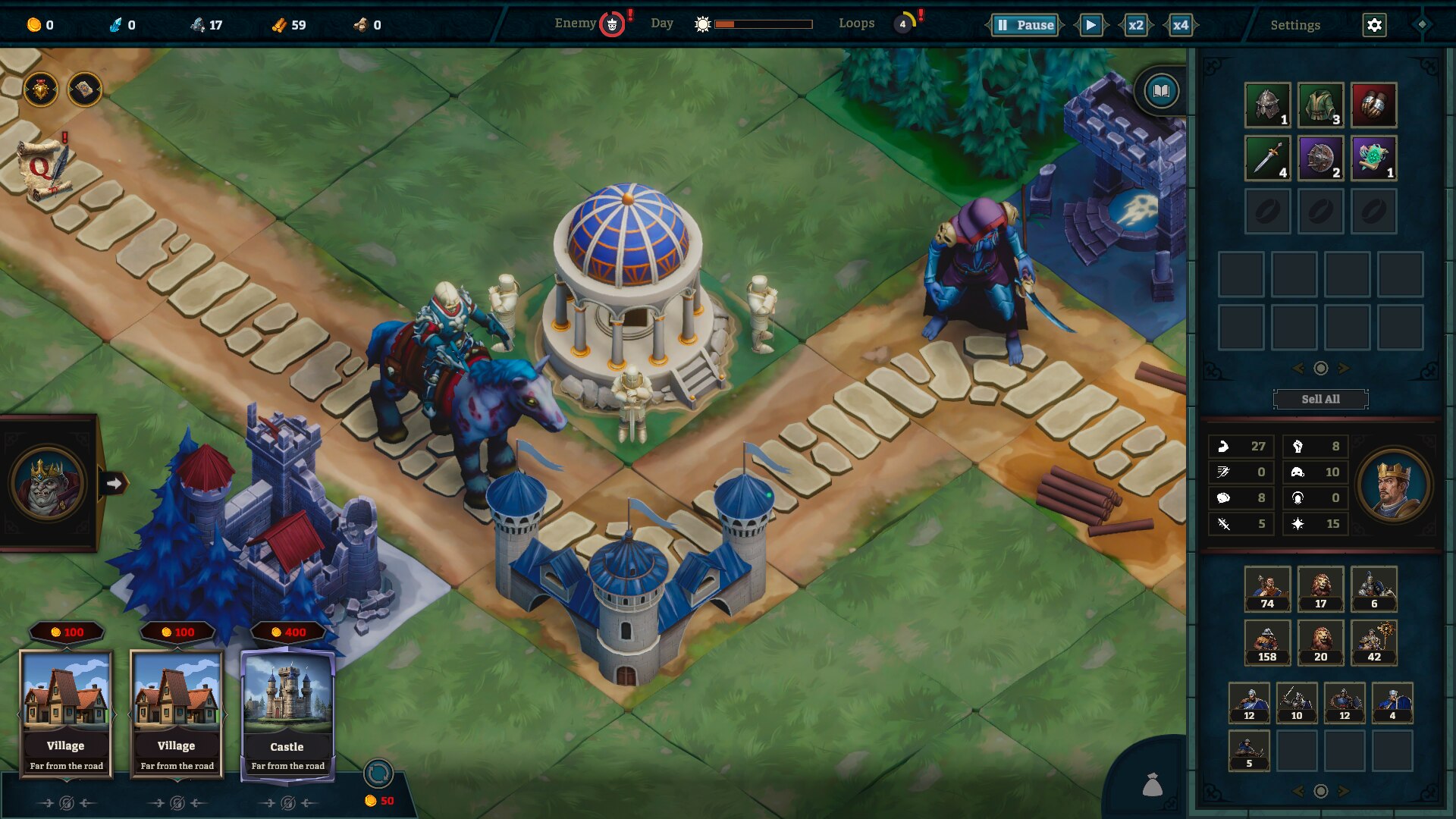Image resolution: width=1456 pixels, height=819 pixels.
Task: Open the crowned hero portrait
Action: point(1394,486)
